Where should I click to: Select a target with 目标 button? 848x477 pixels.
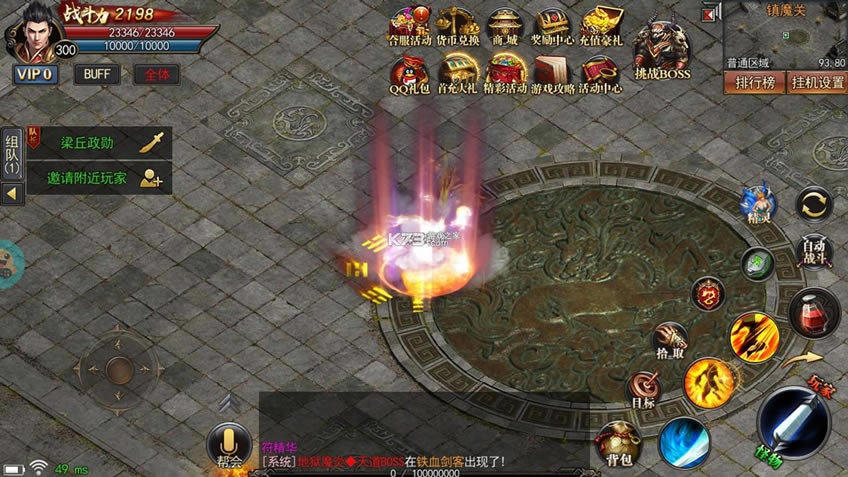click(643, 390)
